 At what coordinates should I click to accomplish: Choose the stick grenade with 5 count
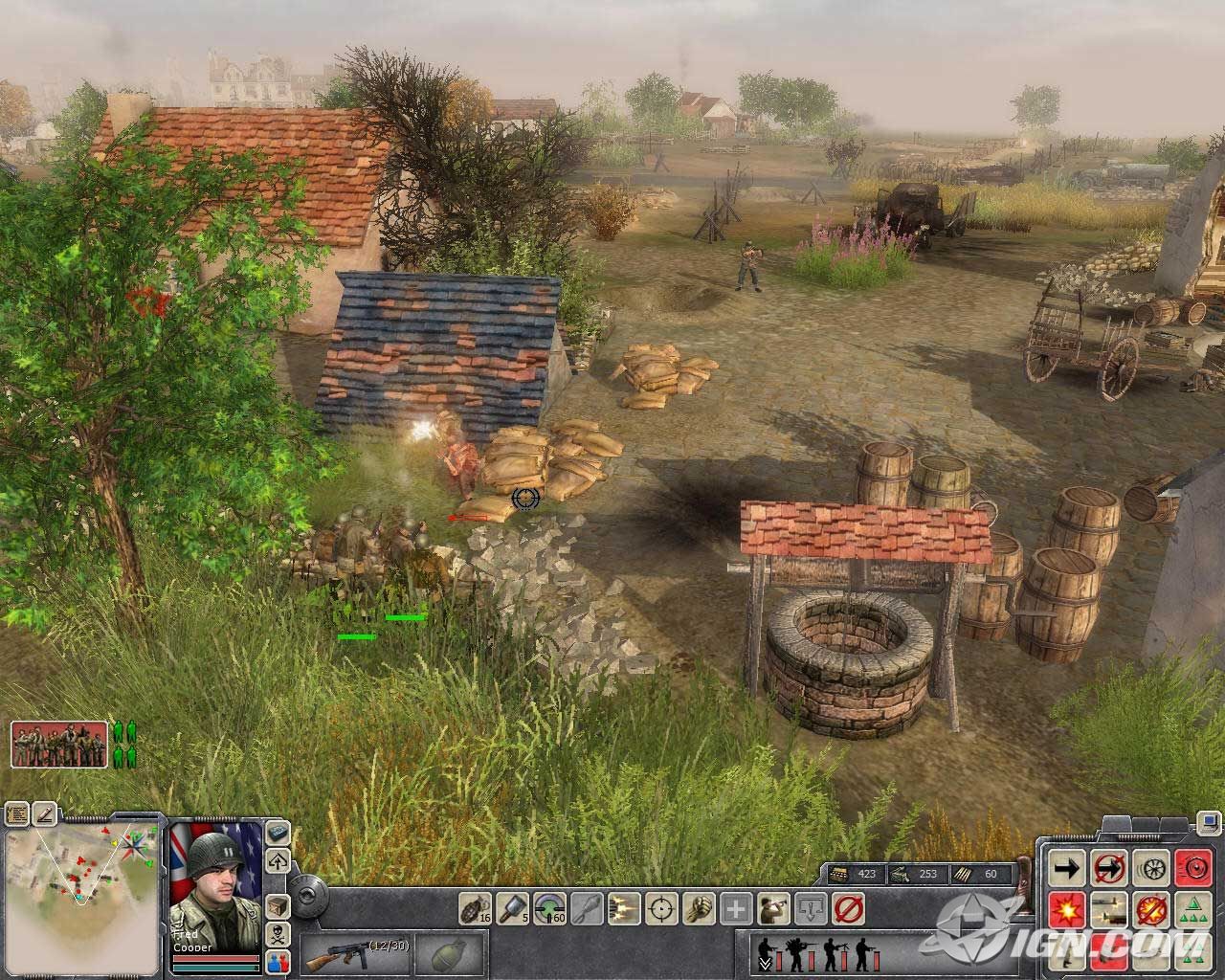pos(512,907)
